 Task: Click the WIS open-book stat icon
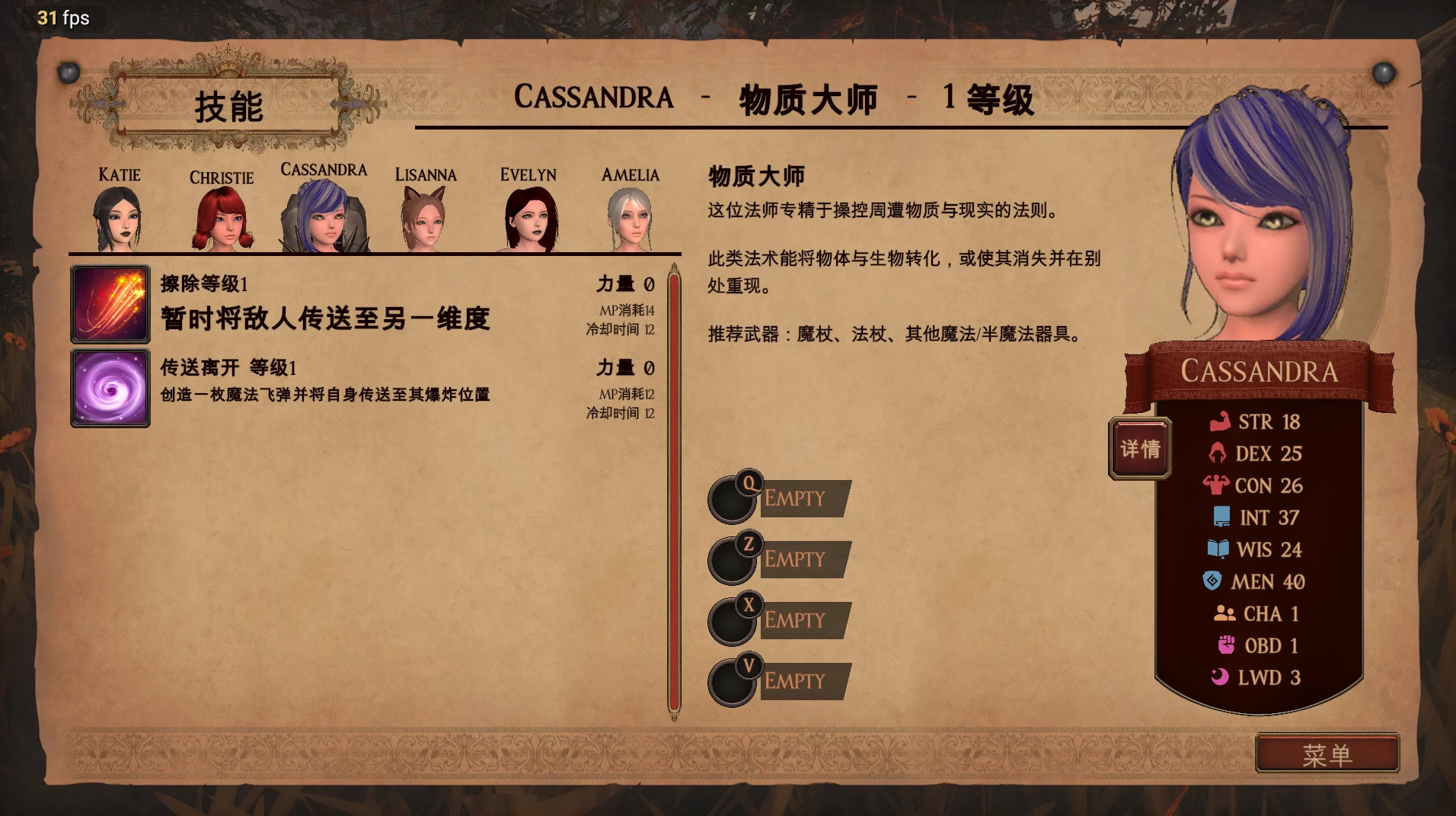[1221, 549]
